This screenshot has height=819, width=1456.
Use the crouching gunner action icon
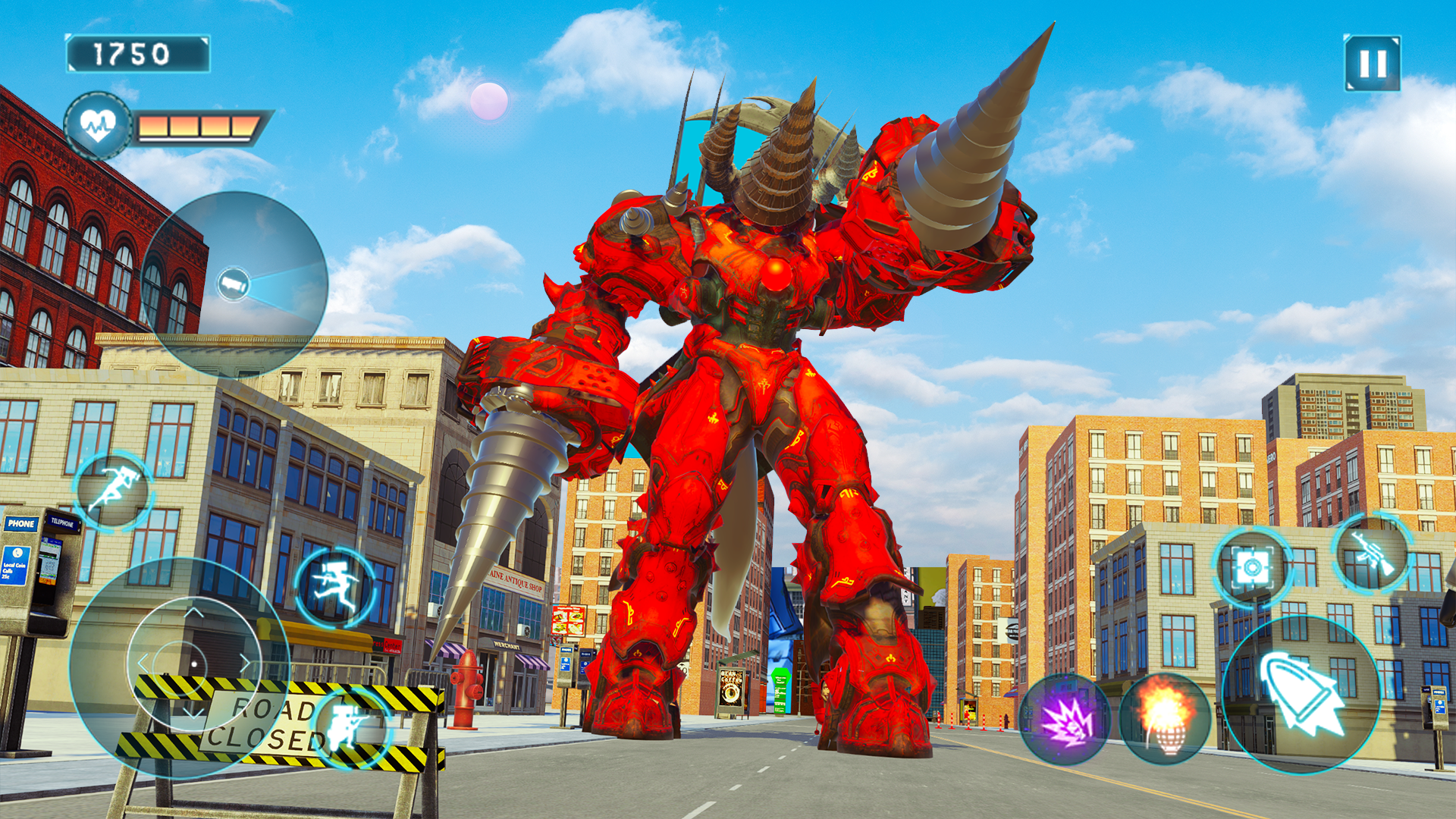click(x=353, y=726)
